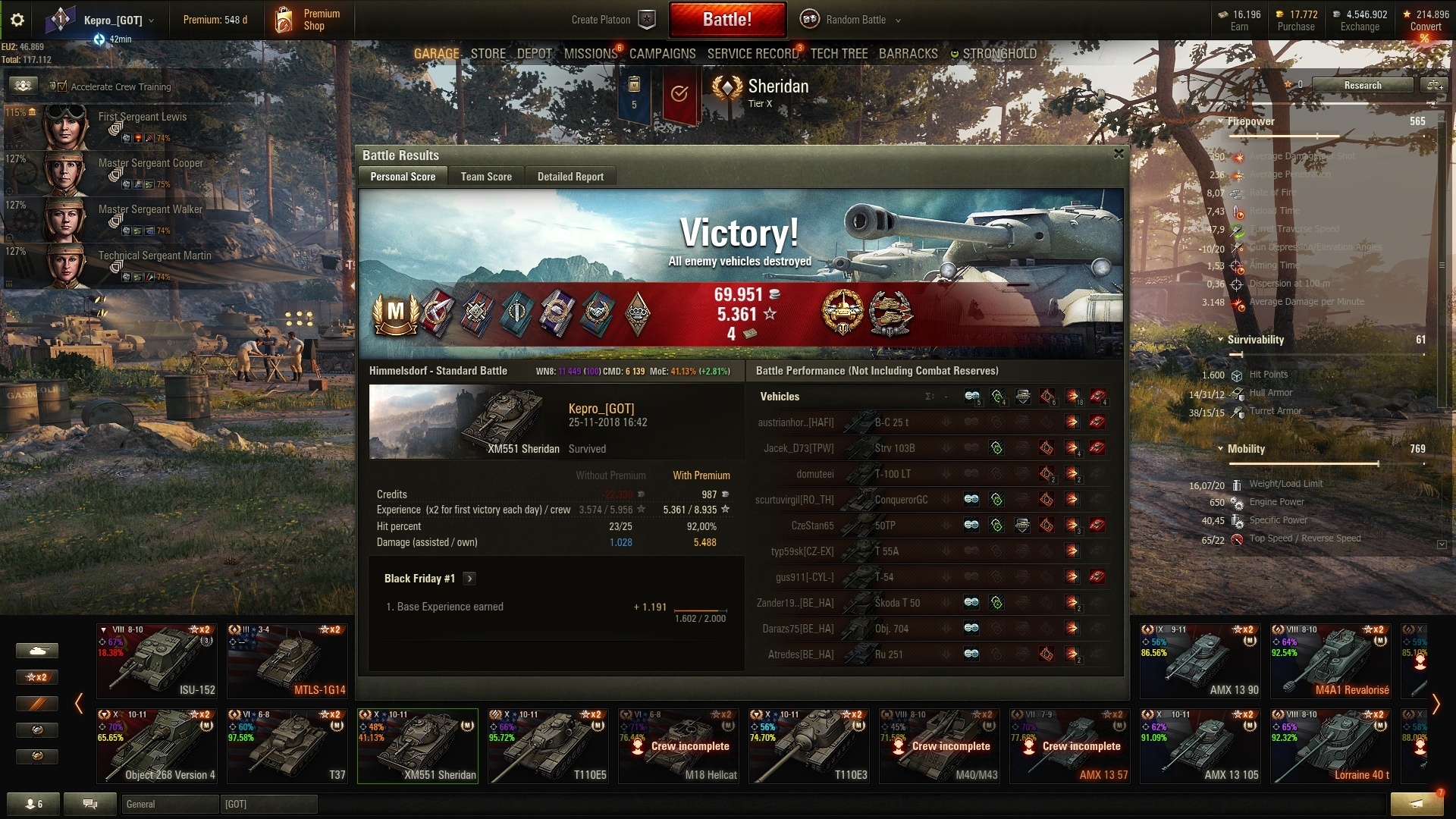Collapse the Mobility stats section
Image resolution: width=1456 pixels, height=819 pixels.
[x=1220, y=449]
